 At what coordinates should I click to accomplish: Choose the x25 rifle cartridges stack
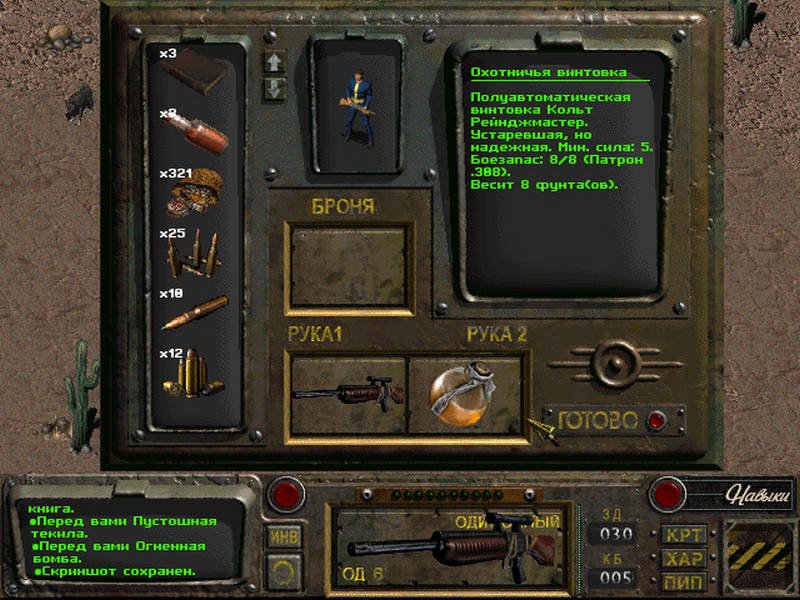click(x=195, y=255)
